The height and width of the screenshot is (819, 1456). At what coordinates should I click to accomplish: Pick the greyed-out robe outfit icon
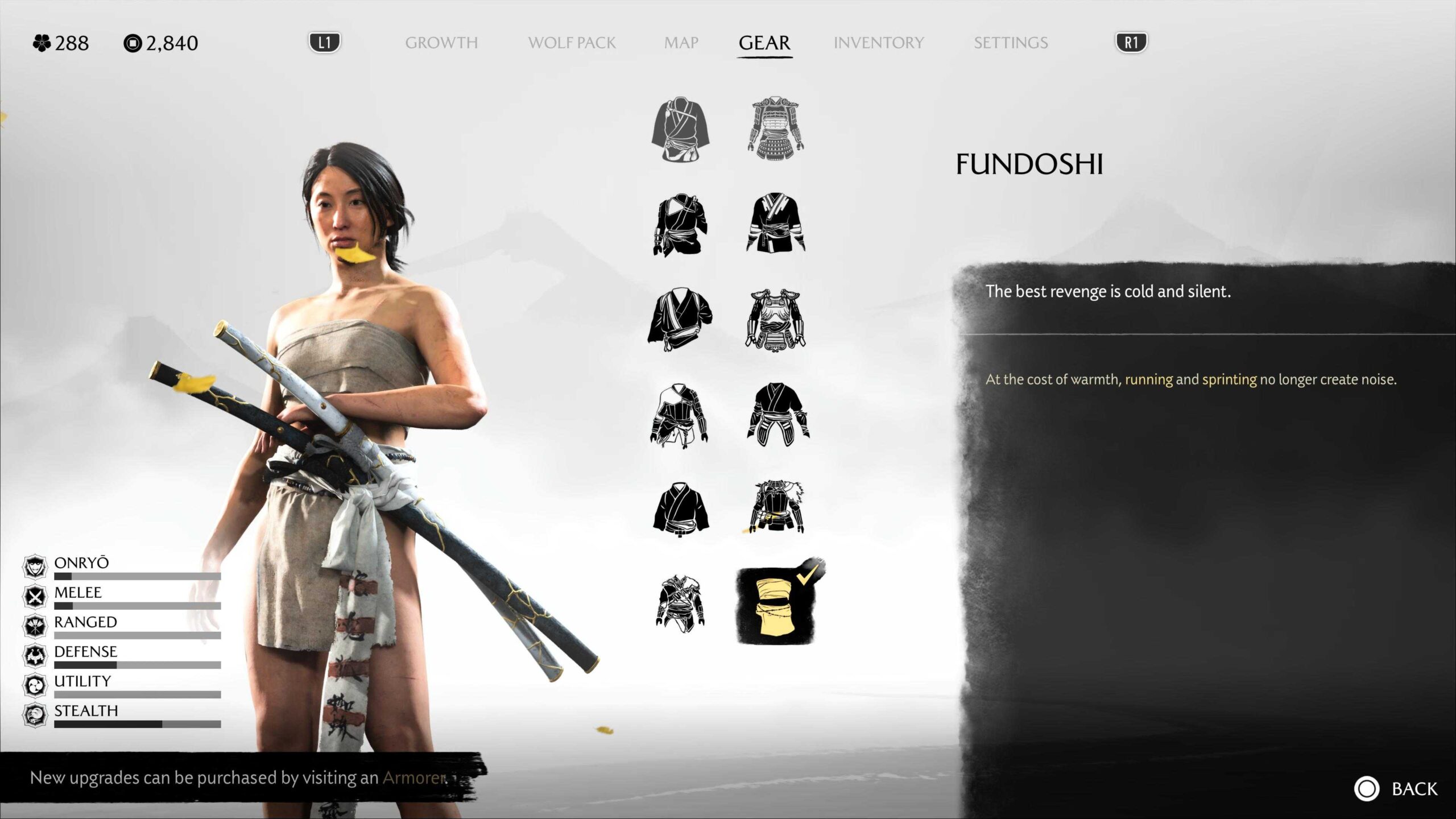pos(680,129)
